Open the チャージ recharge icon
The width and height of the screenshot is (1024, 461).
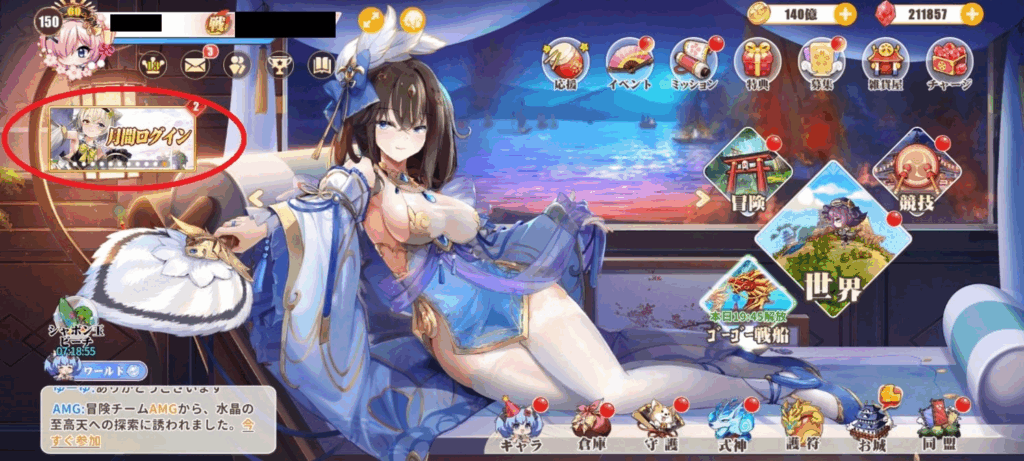(x=948, y=62)
